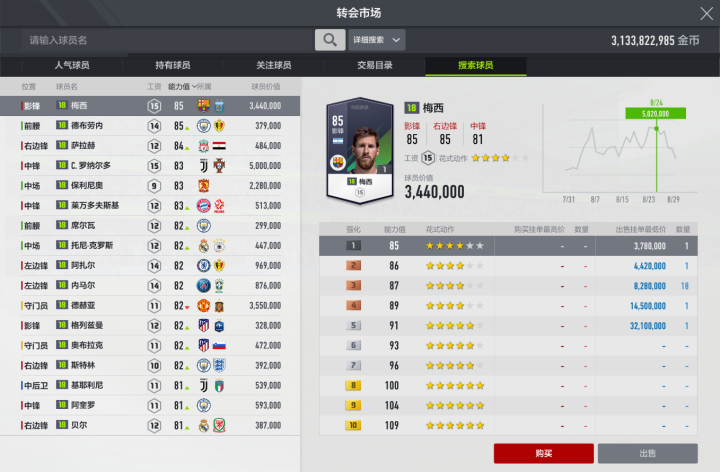
Task: Sort list by 球员价值 column header
Action: tap(264, 87)
